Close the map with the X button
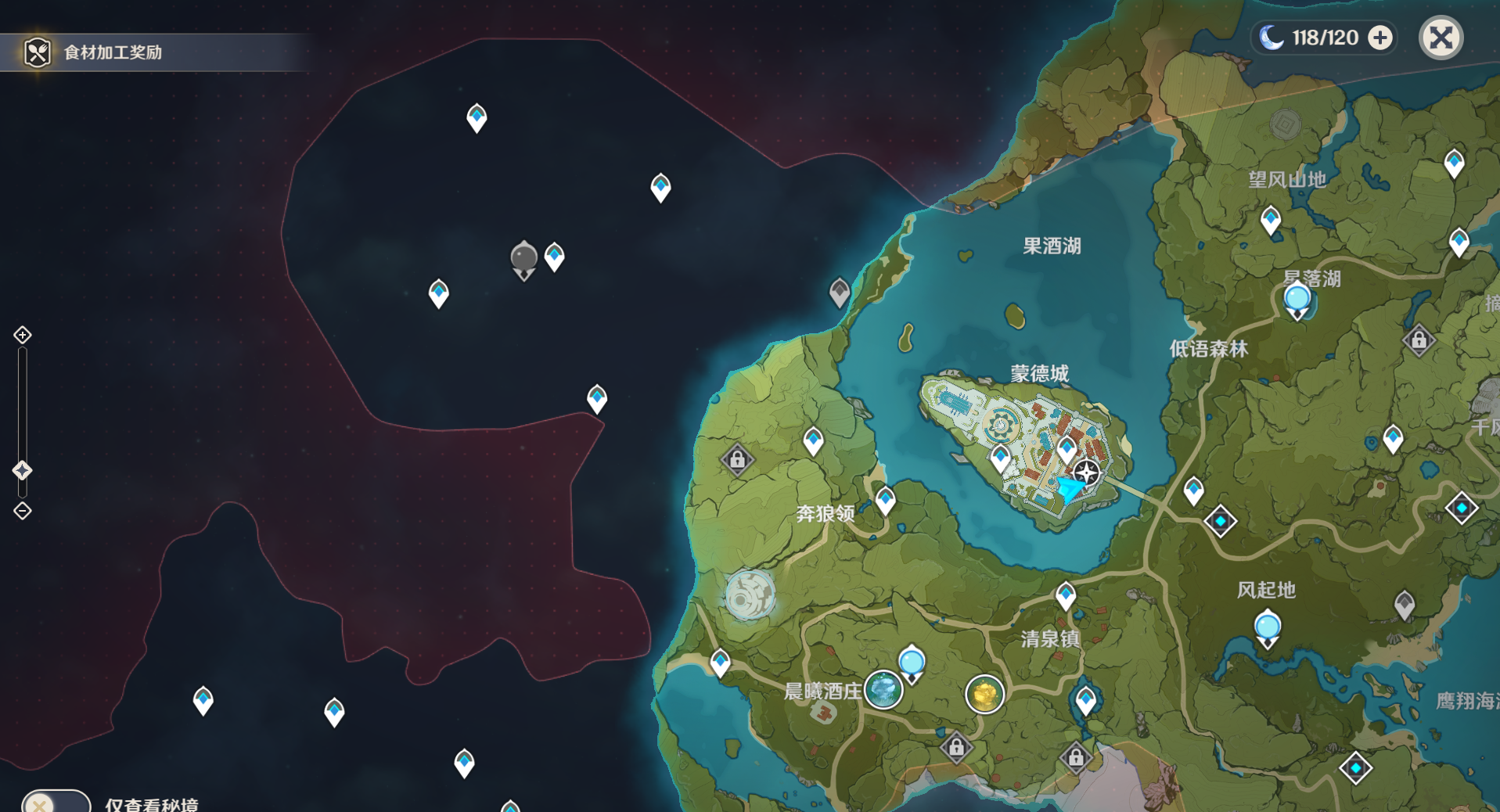The width and height of the screenshot is (1500, 812). (x=1441, y=38)
